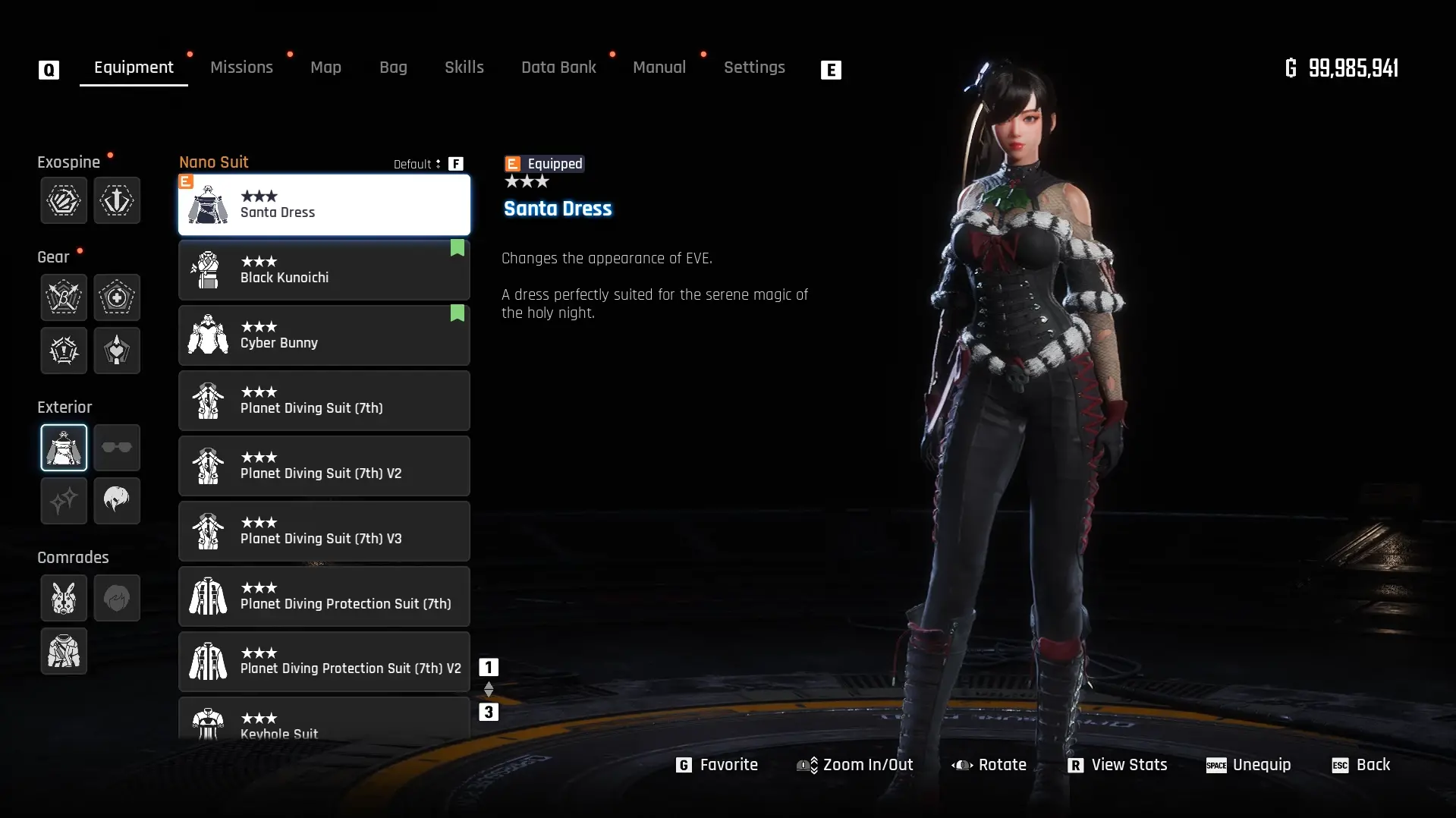Image resolution: width=1456 pixels, height=818 pixels.
Task: Open View Stats
Action: click(1118, 765)
